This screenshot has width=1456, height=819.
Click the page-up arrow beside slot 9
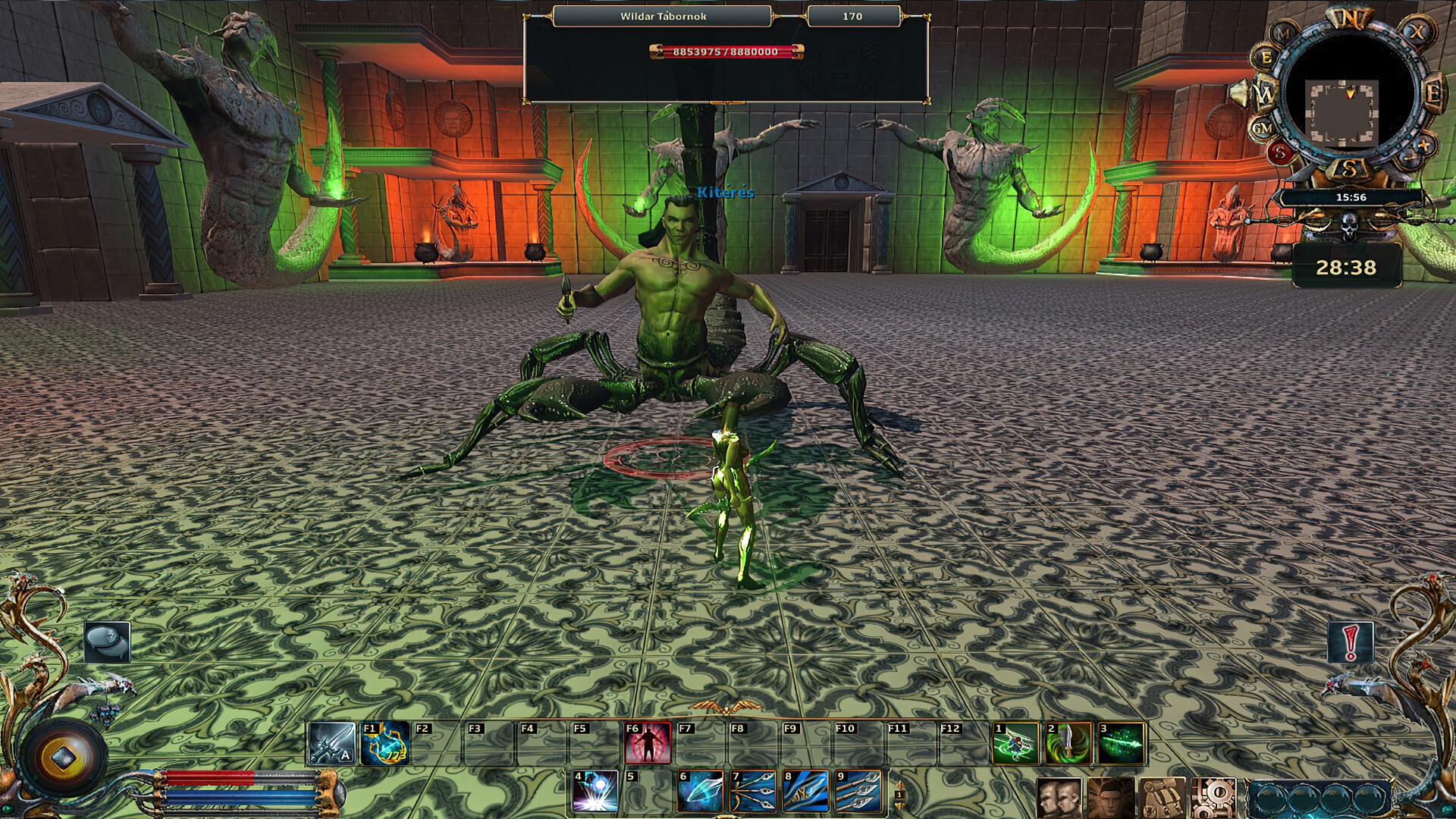(x=899, y=786)
